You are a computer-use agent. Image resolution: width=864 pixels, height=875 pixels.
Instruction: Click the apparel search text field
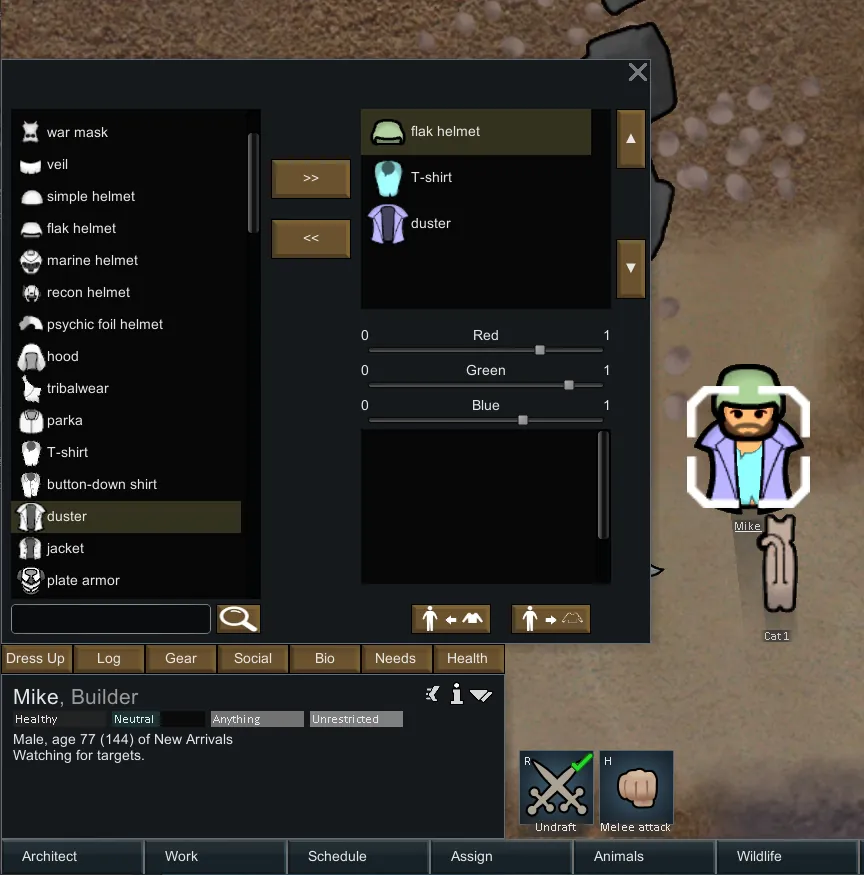pyautogui.click(x=111, y=619)
